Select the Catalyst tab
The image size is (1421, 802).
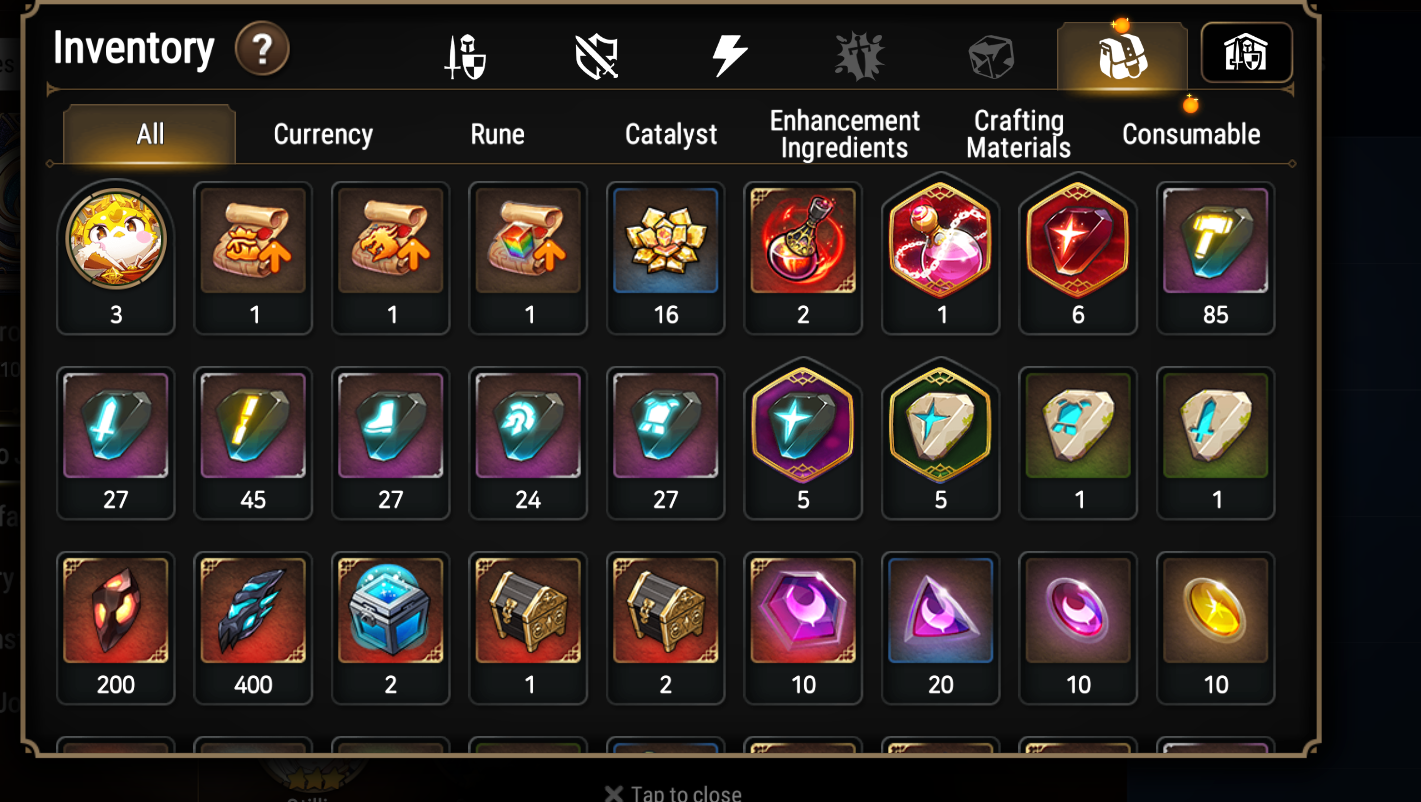click(671, 134)
